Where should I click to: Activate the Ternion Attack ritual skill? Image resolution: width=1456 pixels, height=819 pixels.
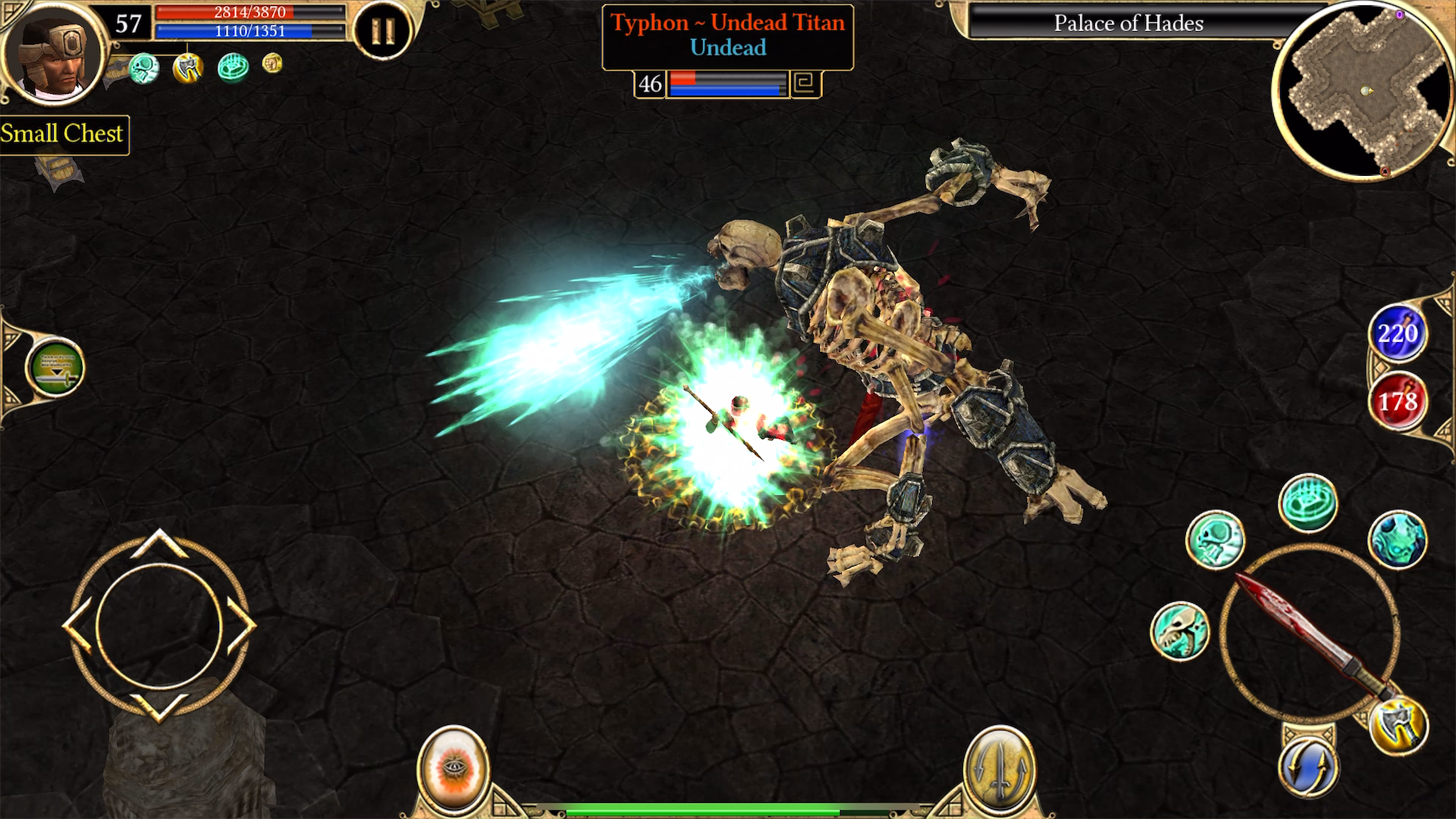click(x=1309, y=501)
